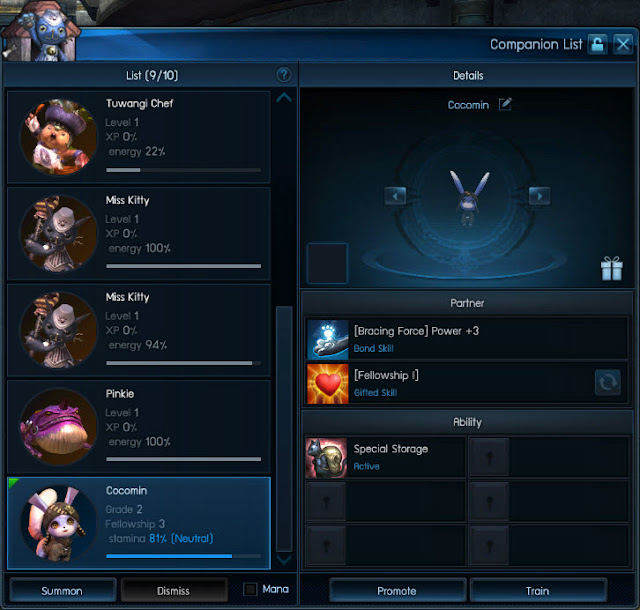Rotate companion preview with right arrow
This screenshot has width=640, height=610.
pos(539,196)
